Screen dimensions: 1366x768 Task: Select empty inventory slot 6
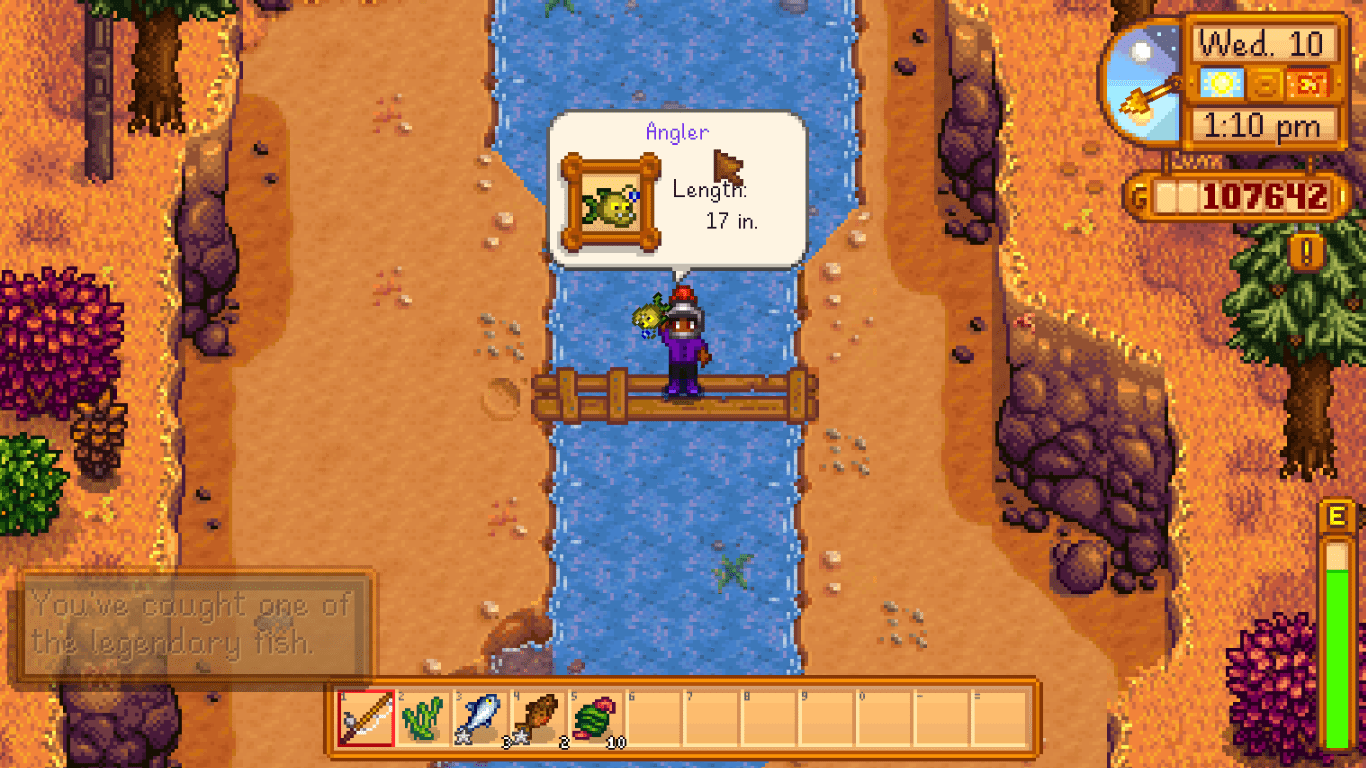[651, 719]
